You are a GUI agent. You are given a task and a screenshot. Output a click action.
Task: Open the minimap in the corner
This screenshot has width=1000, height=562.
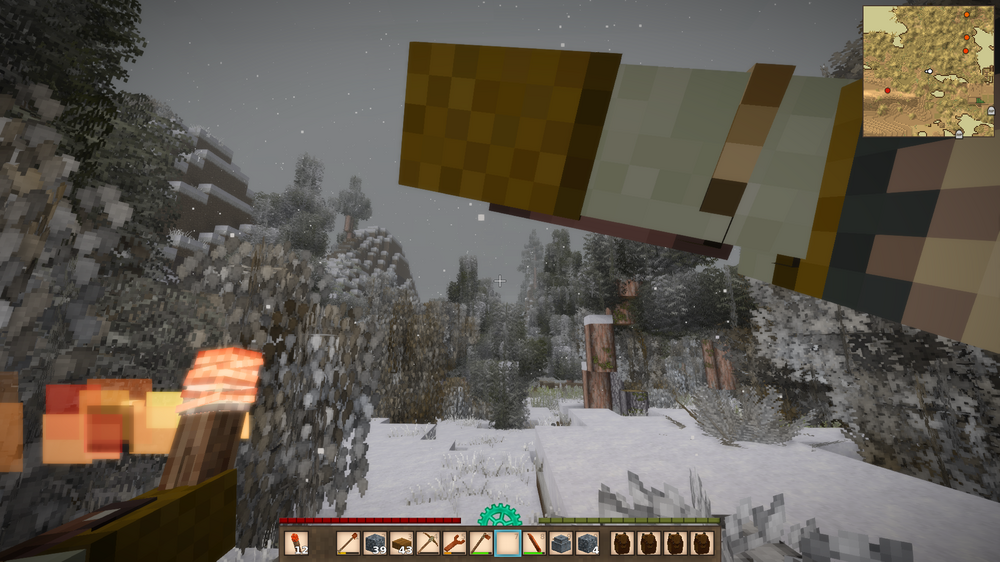929,71
